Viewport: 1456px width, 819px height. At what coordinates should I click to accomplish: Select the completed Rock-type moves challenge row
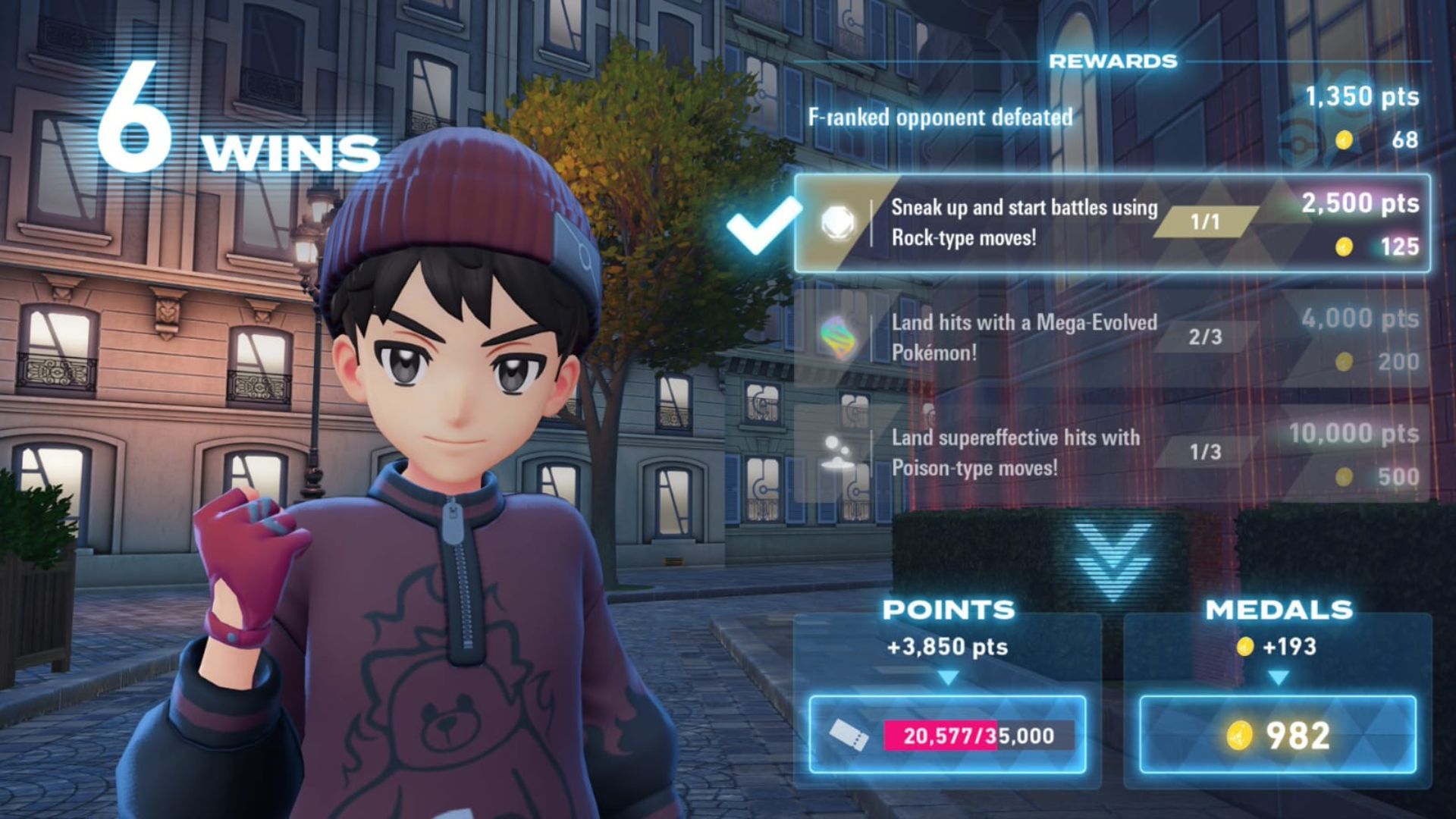(1112, 223)
